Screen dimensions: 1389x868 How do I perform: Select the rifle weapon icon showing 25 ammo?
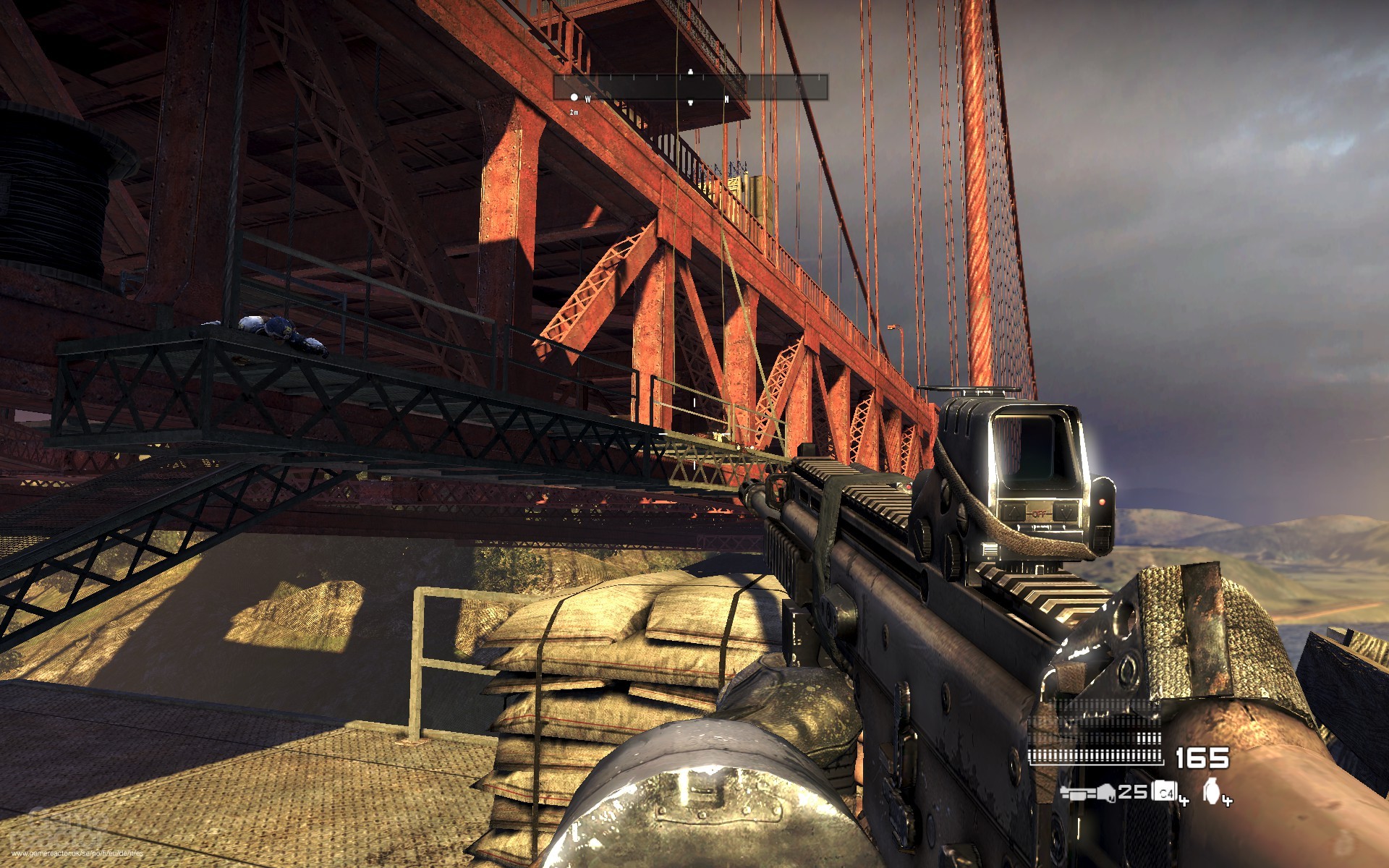[1089, 793]
